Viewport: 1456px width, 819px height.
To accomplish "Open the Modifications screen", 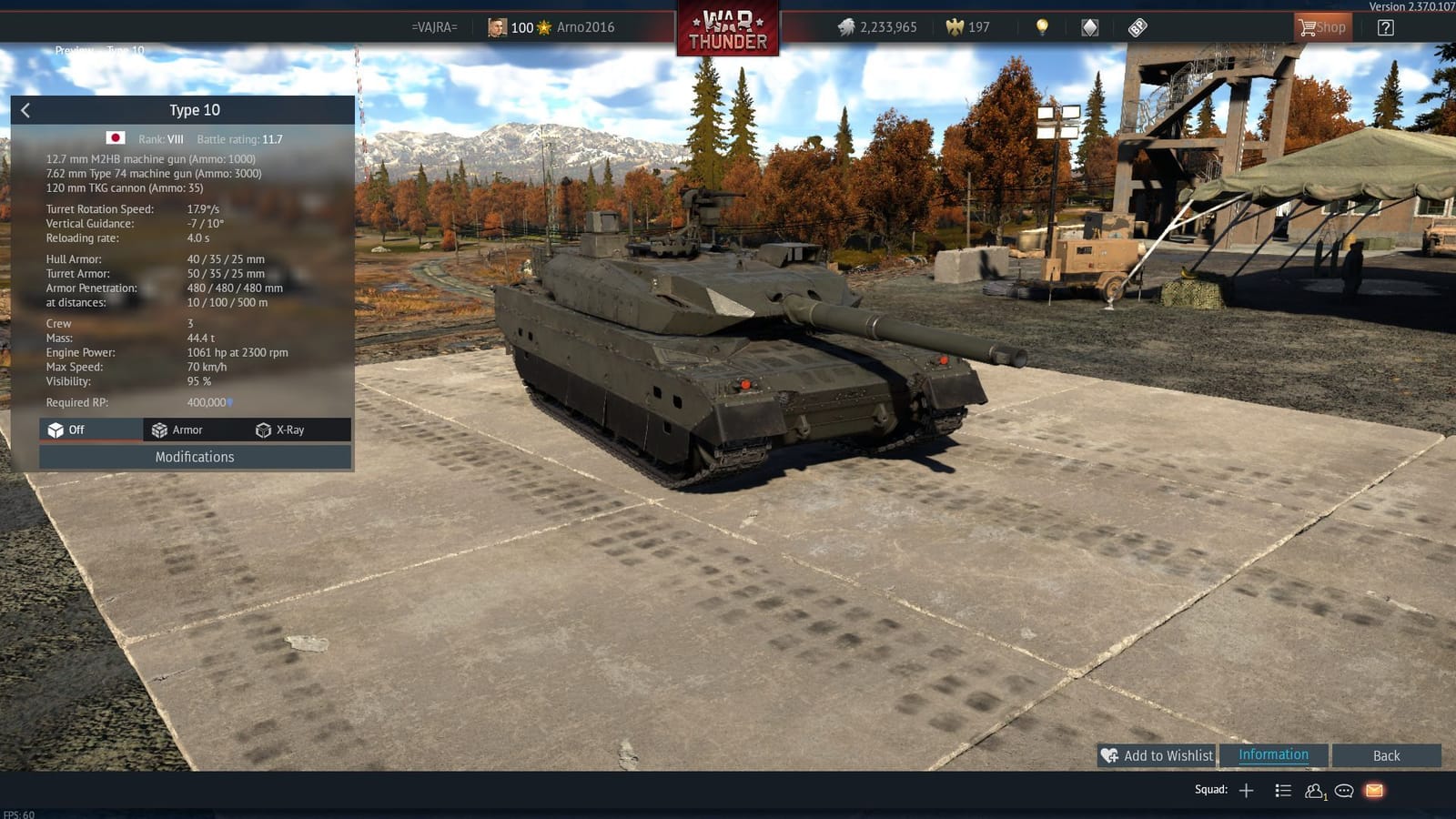I will (x=194, y=457).
